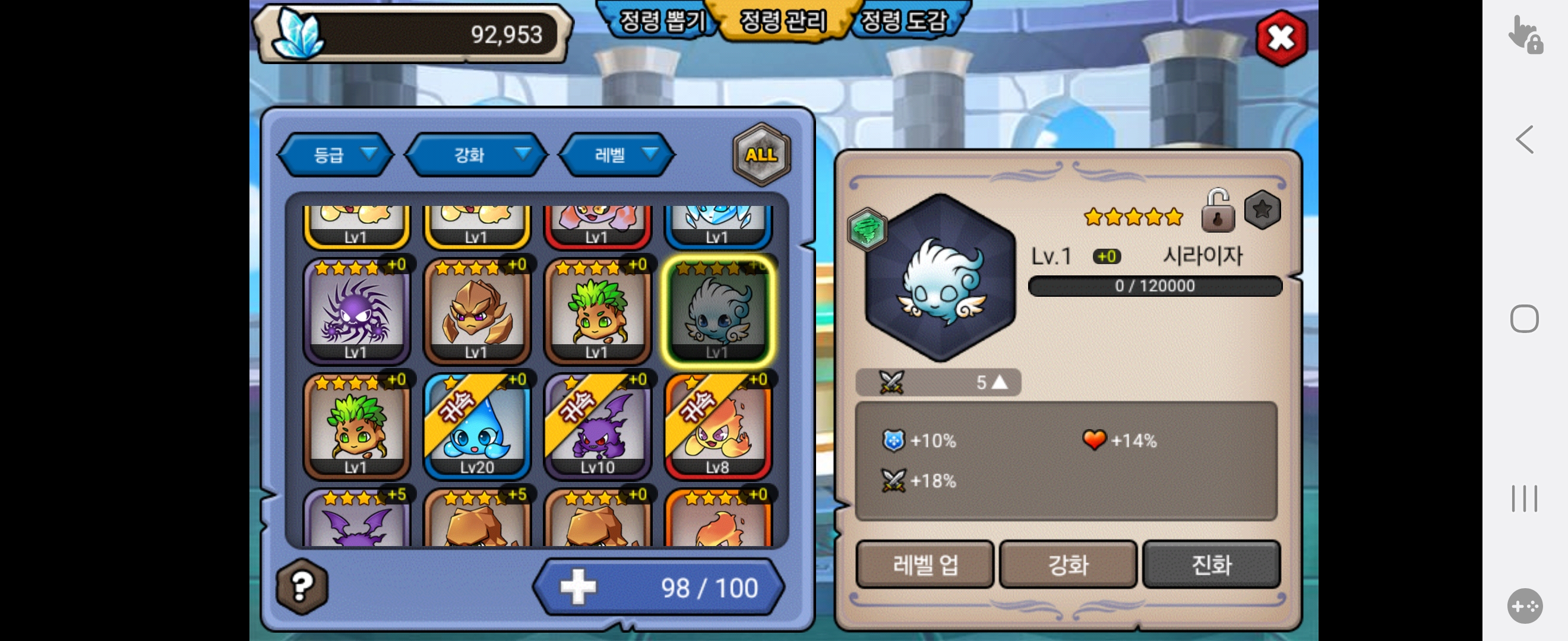Select the blue water drop Lv20 spirit
Screen dimensions: 1568x641
click(476, 427)
